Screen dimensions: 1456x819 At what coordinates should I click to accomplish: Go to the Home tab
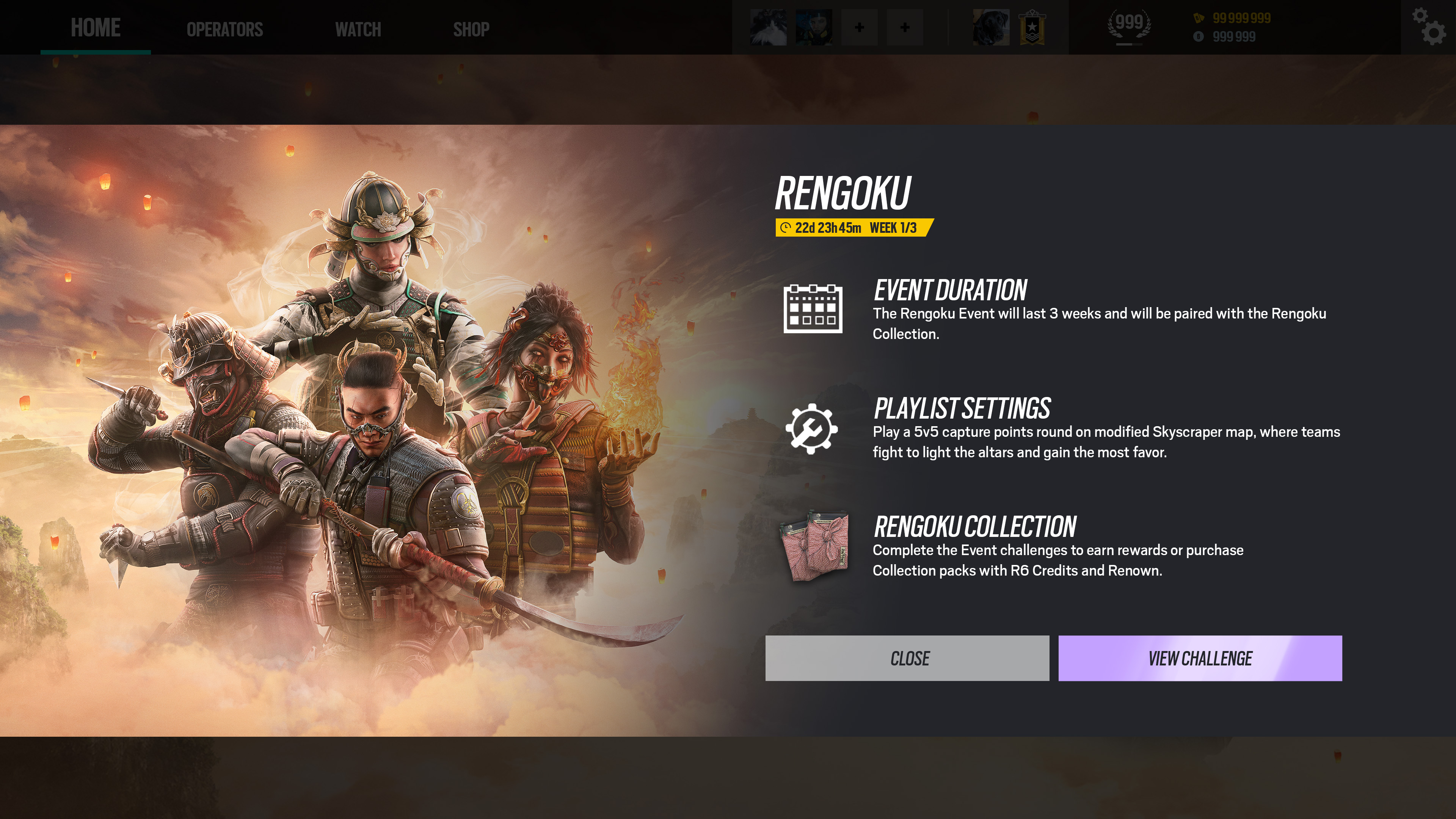tap(96, 28)
